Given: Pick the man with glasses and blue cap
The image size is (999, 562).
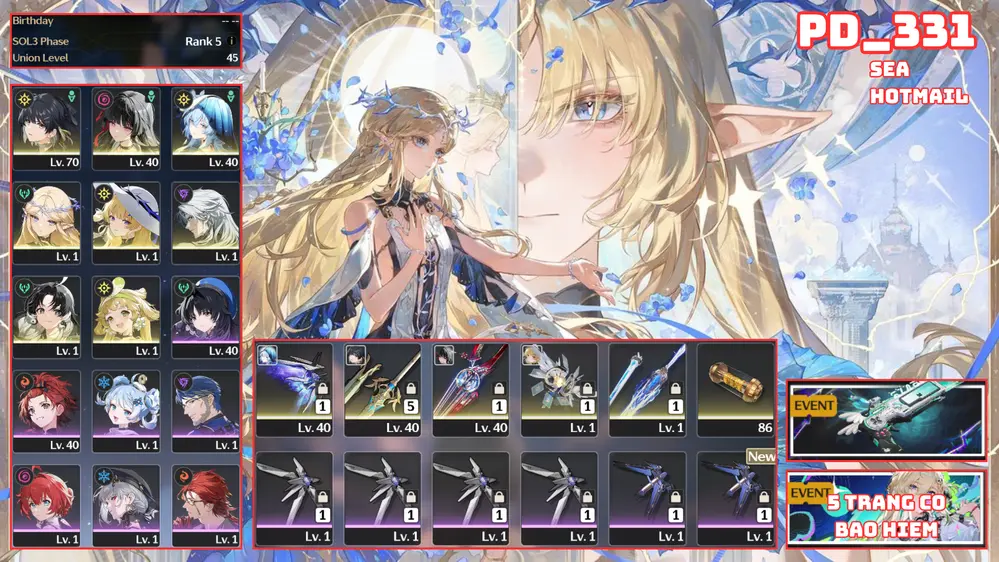Looking at the screenshot, I should point(207,410).
